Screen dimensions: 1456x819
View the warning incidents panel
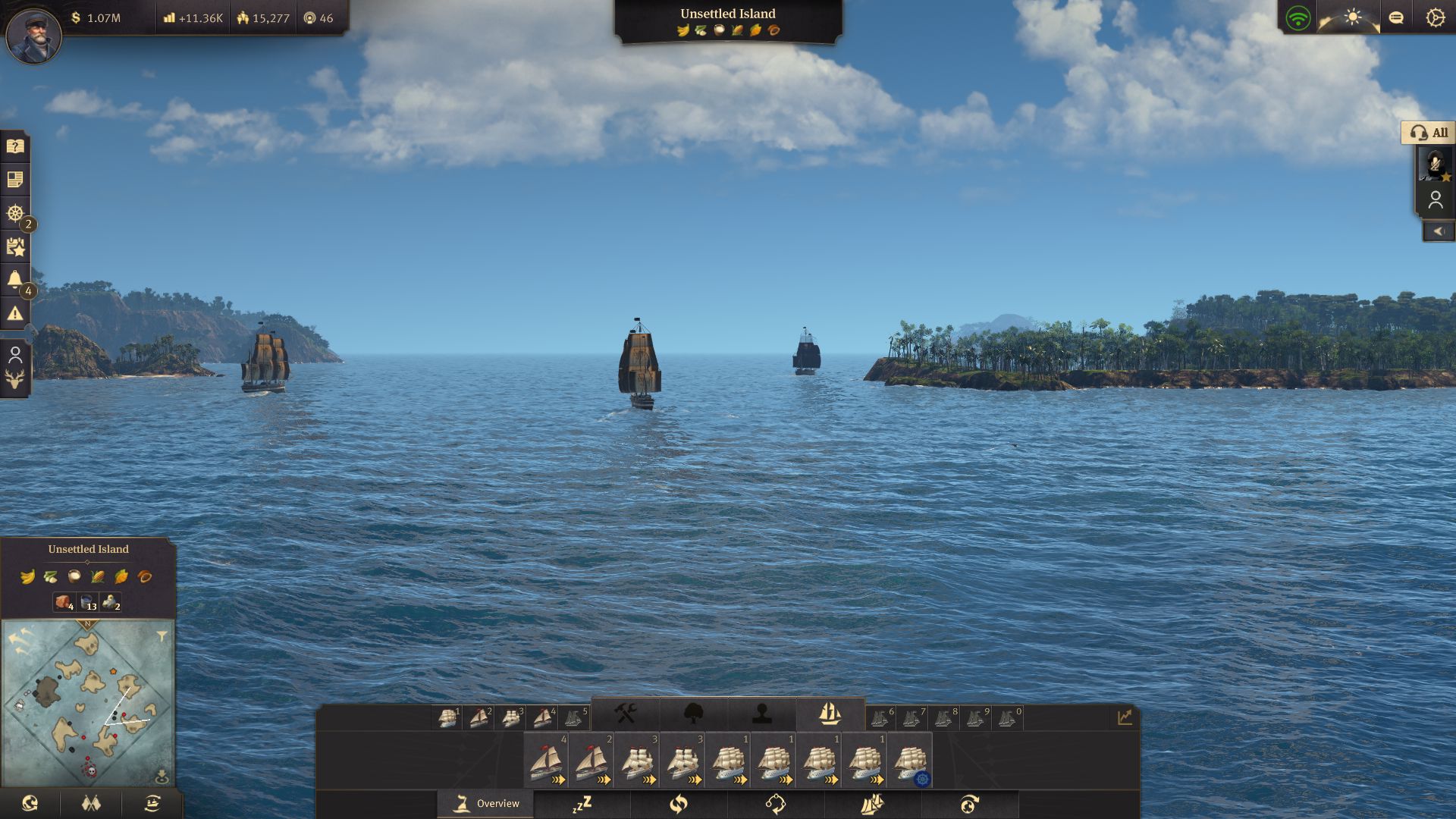click(x=15, y=312)
